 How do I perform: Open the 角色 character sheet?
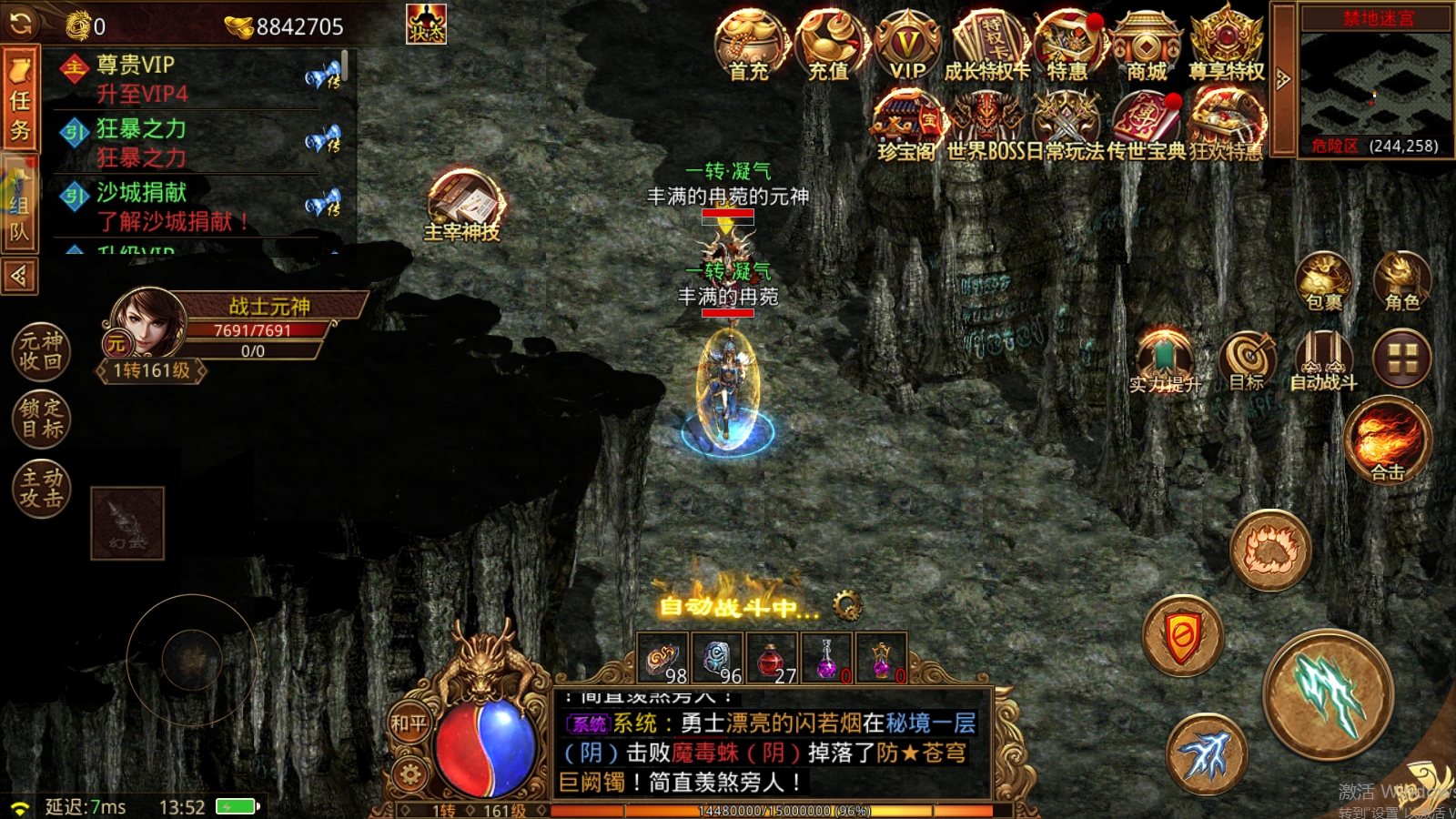tap(1401, 280)
